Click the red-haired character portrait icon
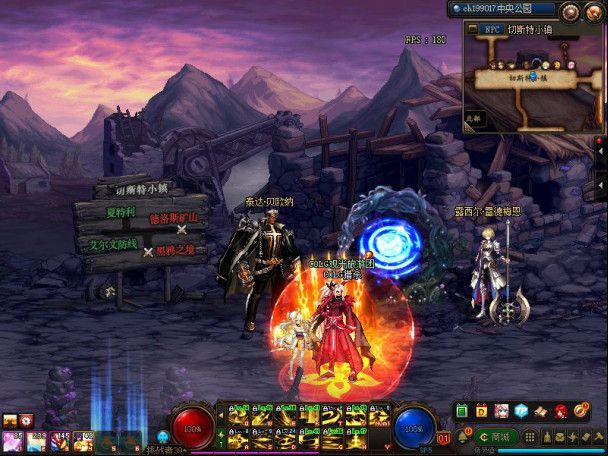This screenshot has width=608, height=456. [560, 410]
